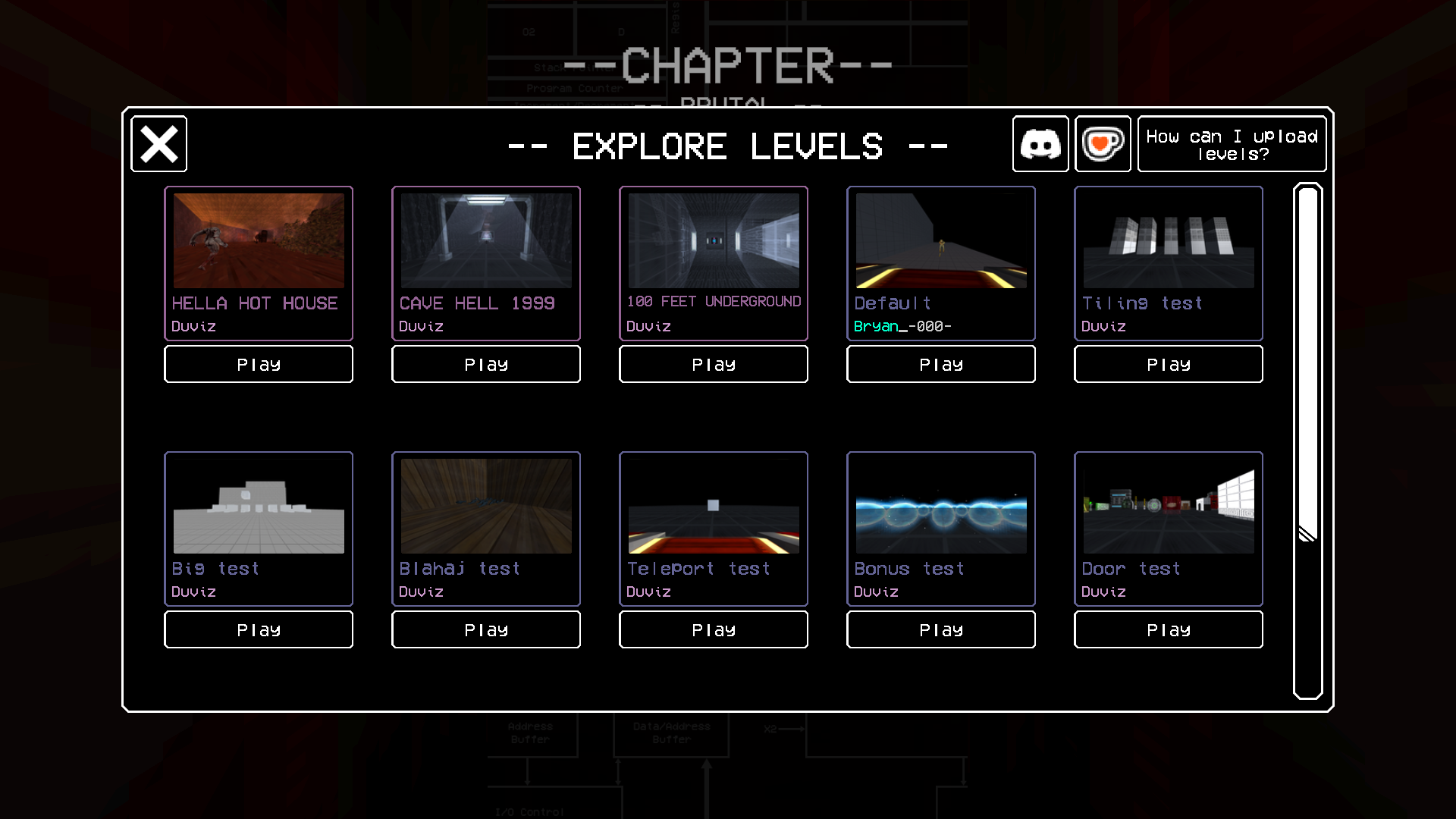Open the game's Discord server

point(1040,144)
